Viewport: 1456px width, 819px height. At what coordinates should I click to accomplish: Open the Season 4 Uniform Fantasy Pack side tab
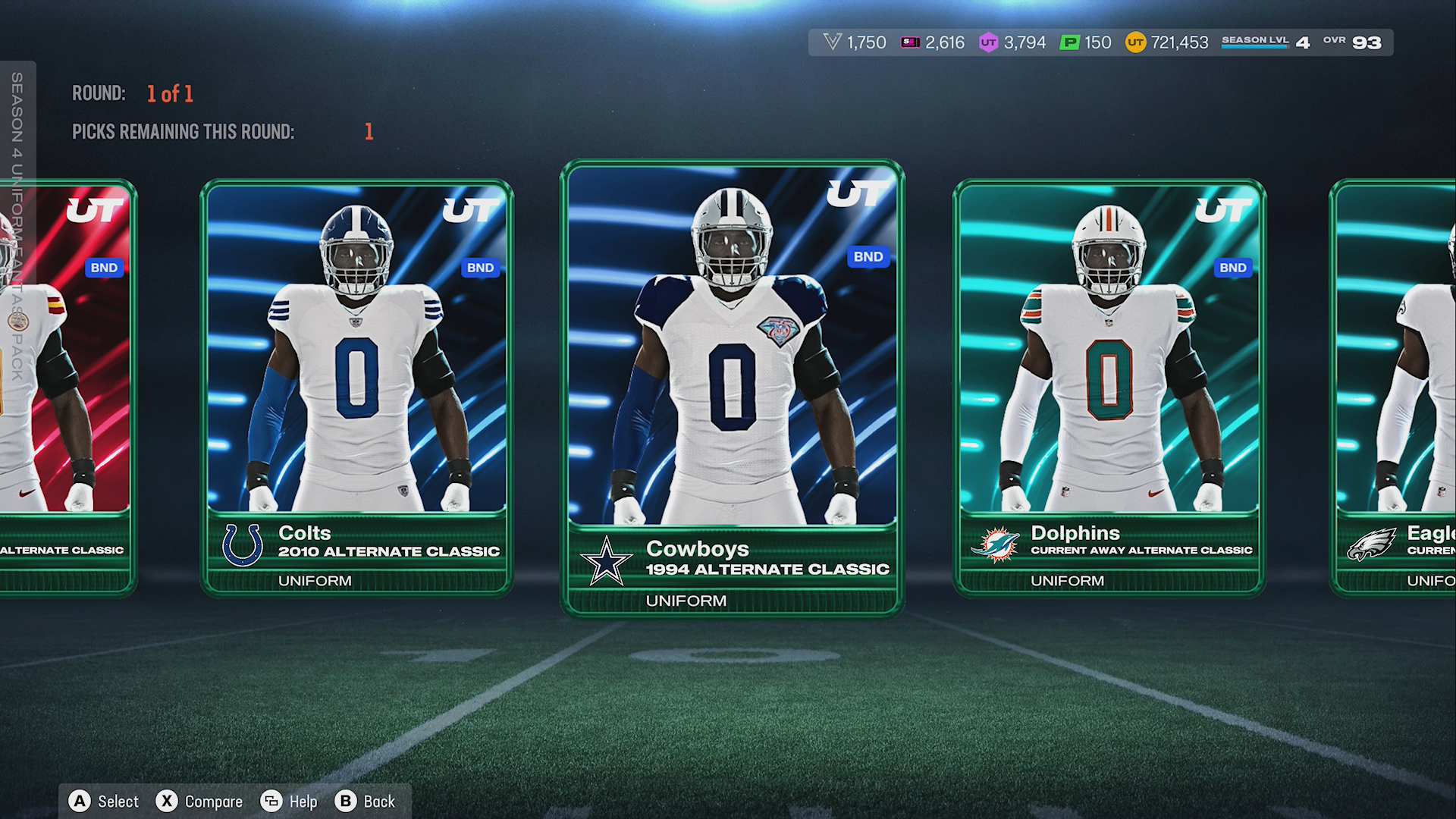click(17, 227)
